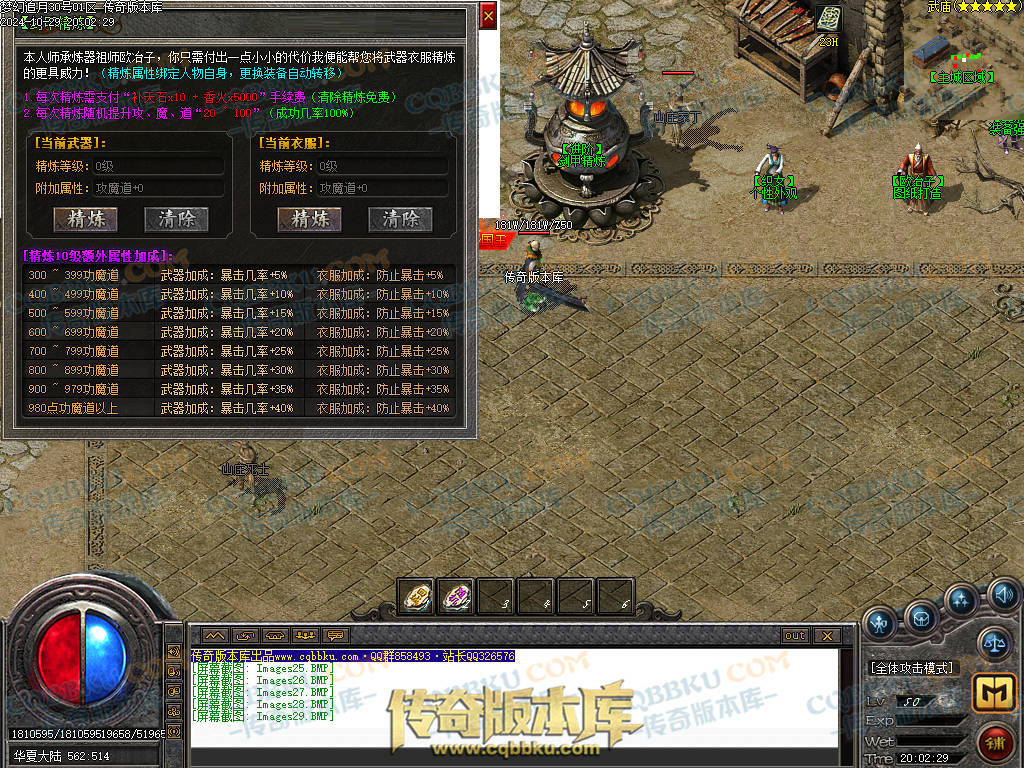This screenshot has height=768, width=1024.
Task: Select the three-people group chat tab
Action: click(x=305, y=636)
